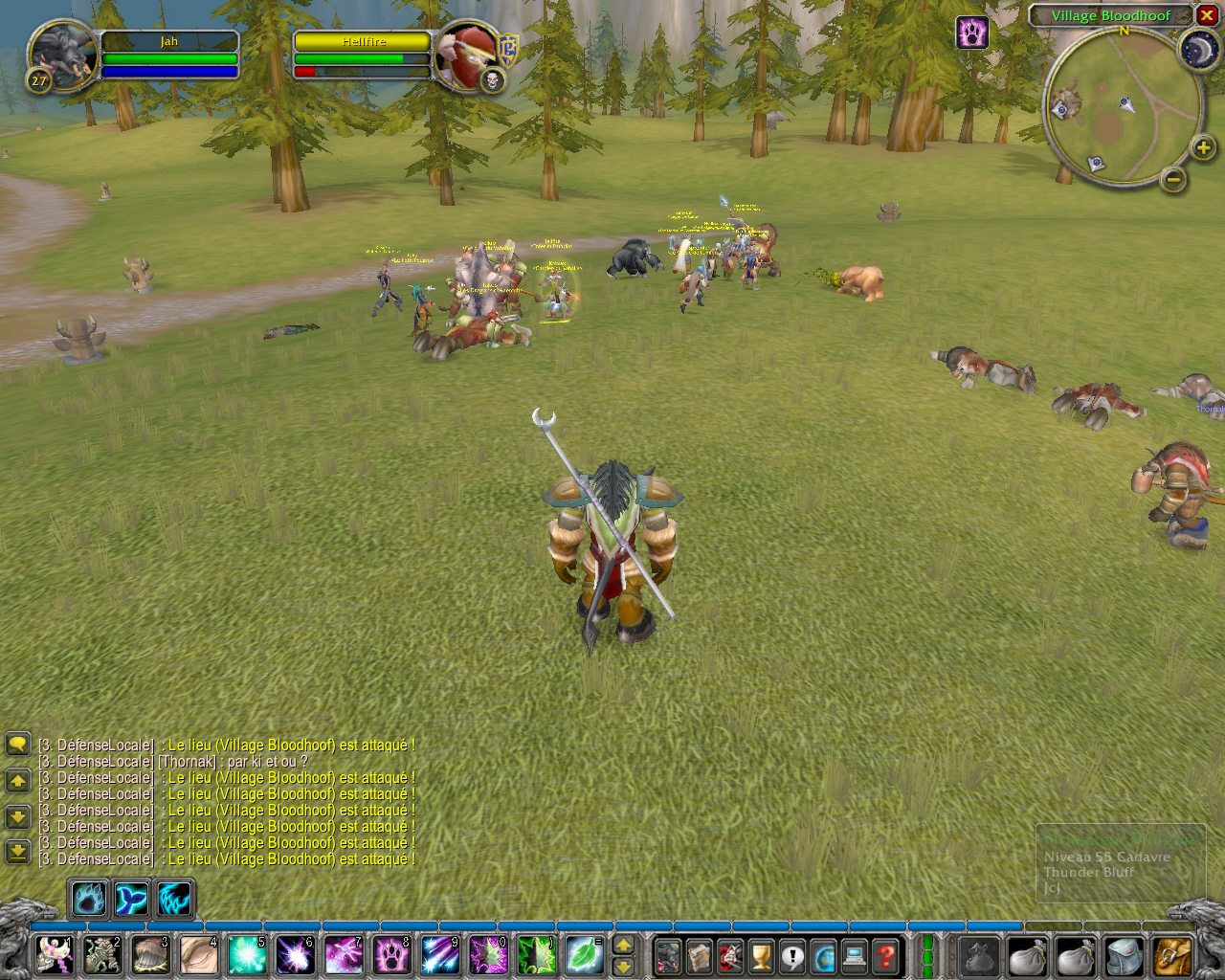The height and width of the screenshot is (980, 1225).
Task: Open the world map globe button
Action: 824,955
